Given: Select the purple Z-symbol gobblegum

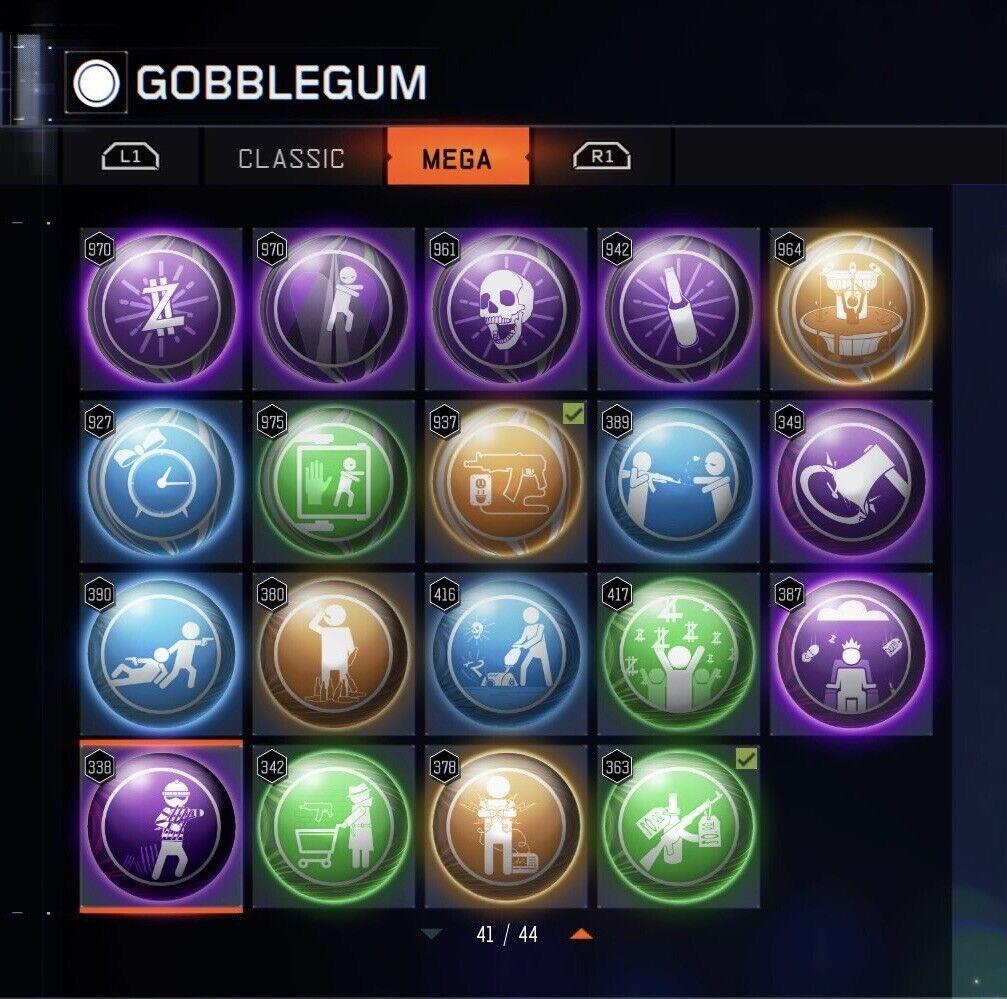Looking at the screenshot, I should point(161,309).
